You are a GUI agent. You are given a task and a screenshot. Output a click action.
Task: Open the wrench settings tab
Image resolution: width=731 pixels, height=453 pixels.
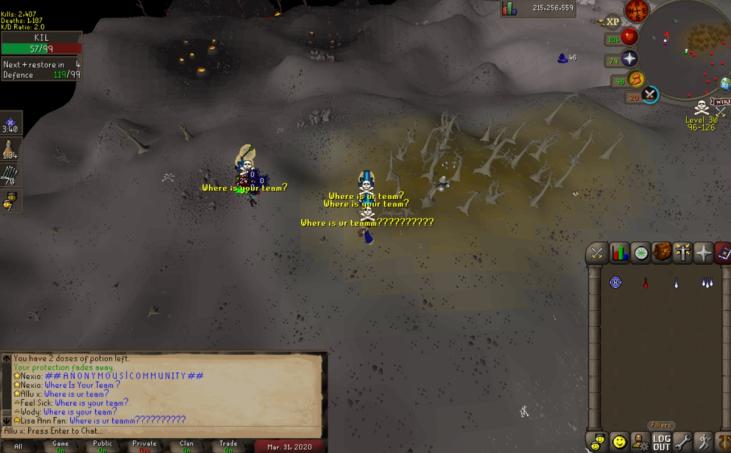coord(684,440)
